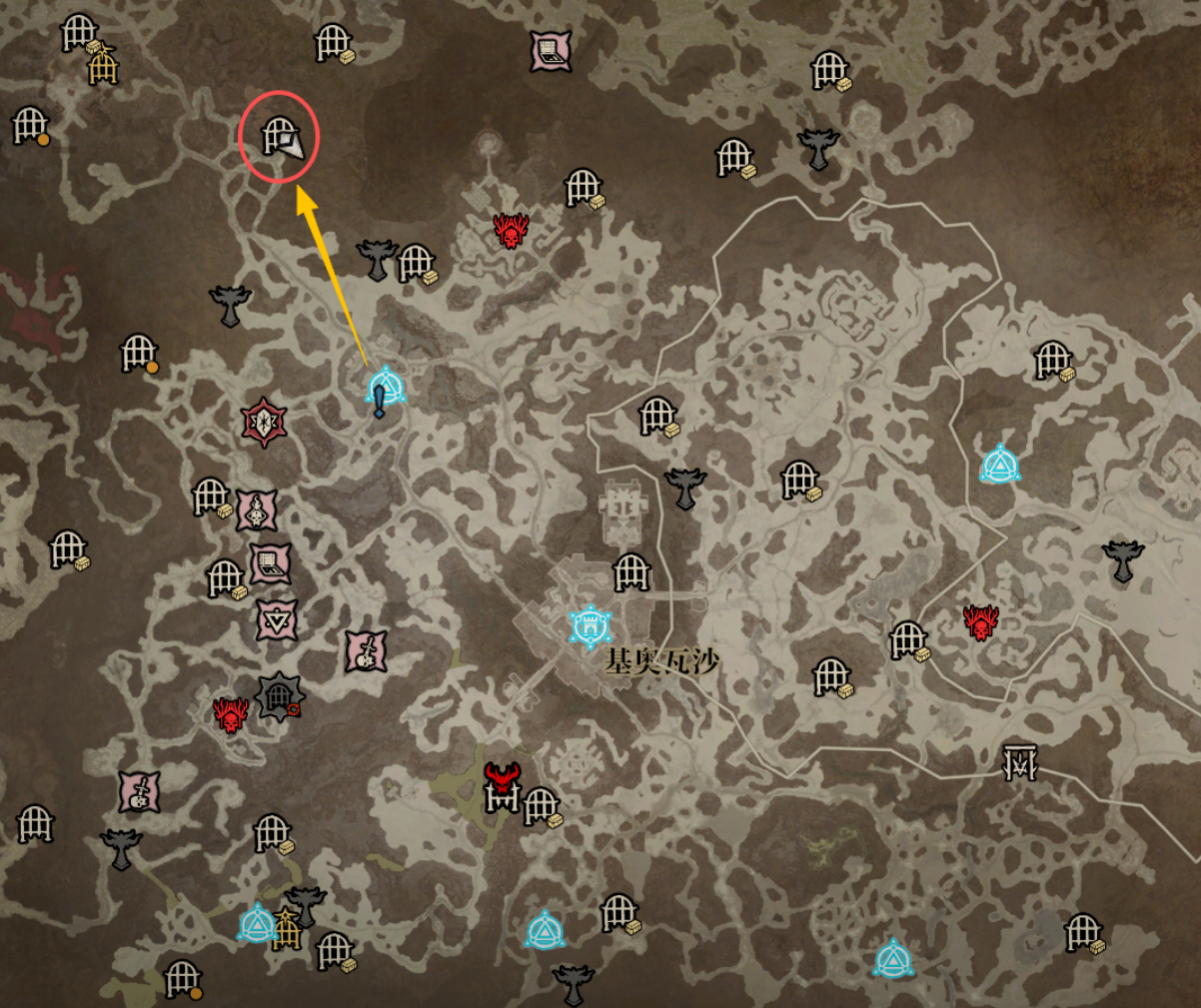Click the 基奥瓦沙 town name label
1201x1008 pixels.
[x=661, y=662]
